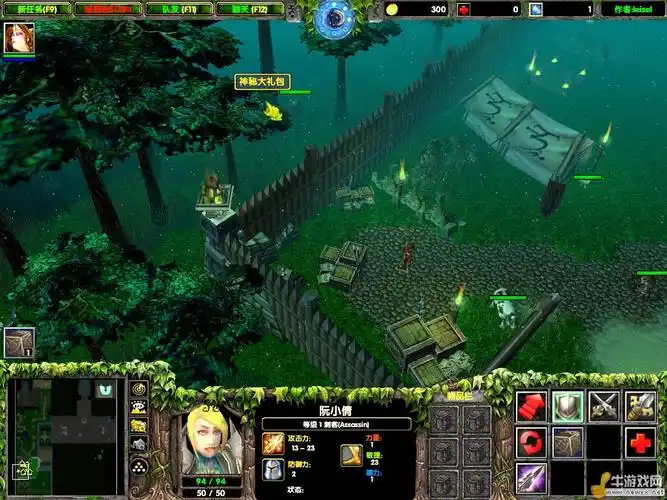Viewport: 667px width, 500px height.
Task: Activate the red circular arrow Patrol command
Action: (531, 442)
